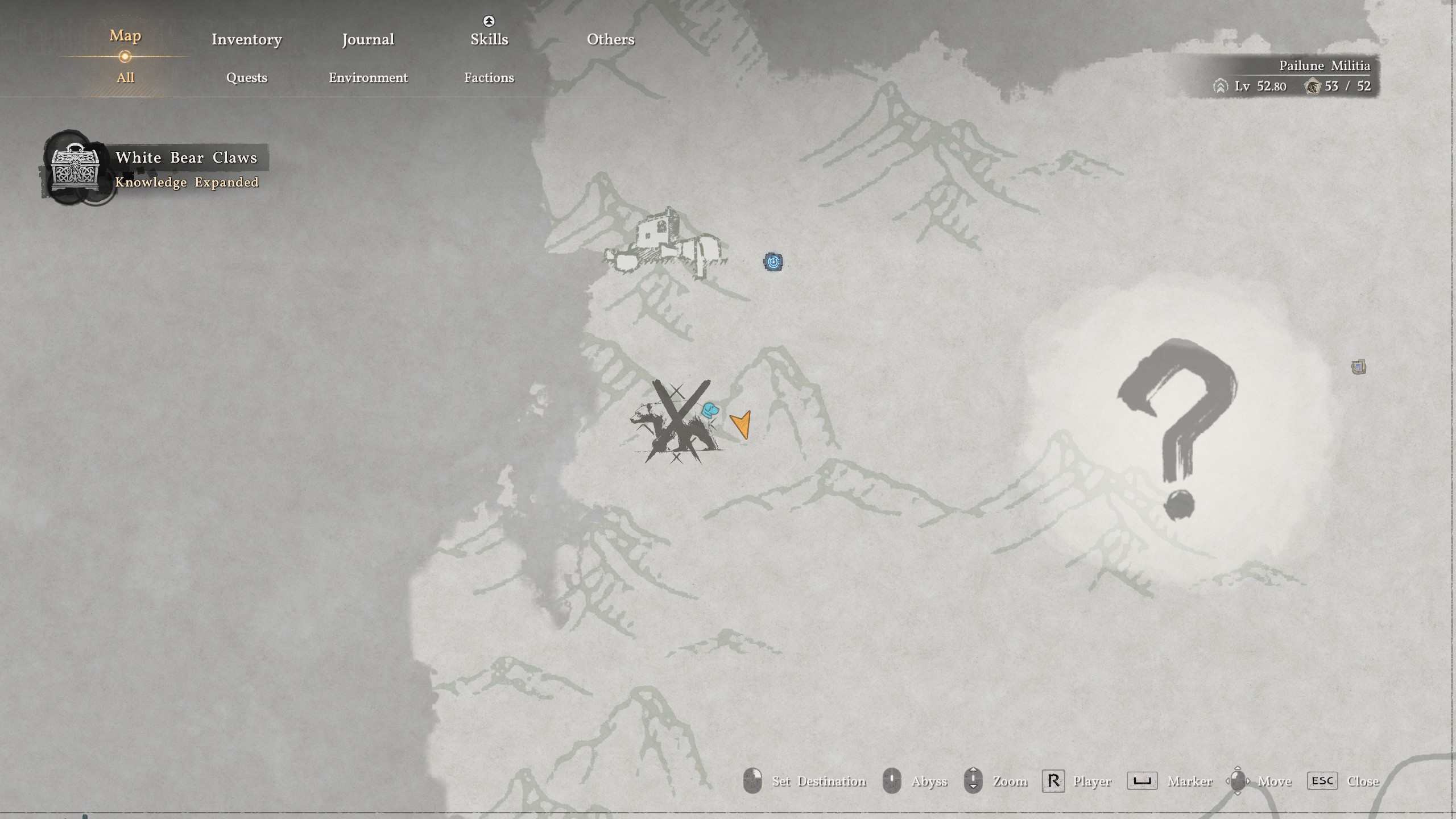Open the Inventory tab
This screenshot has width=1456, height=819.
tap(246, 39)
